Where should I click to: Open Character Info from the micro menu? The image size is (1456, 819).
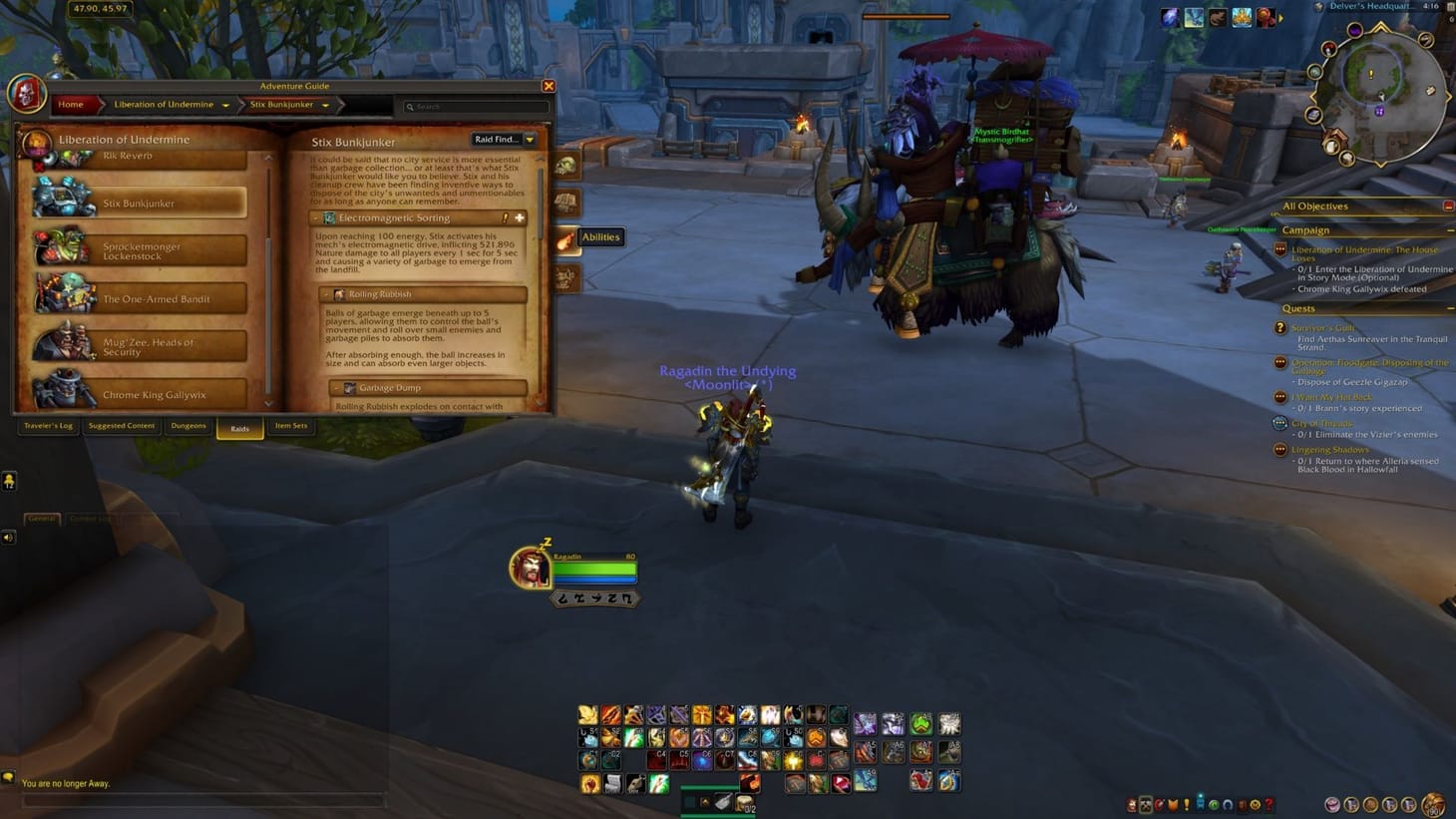pos(1133,806)
